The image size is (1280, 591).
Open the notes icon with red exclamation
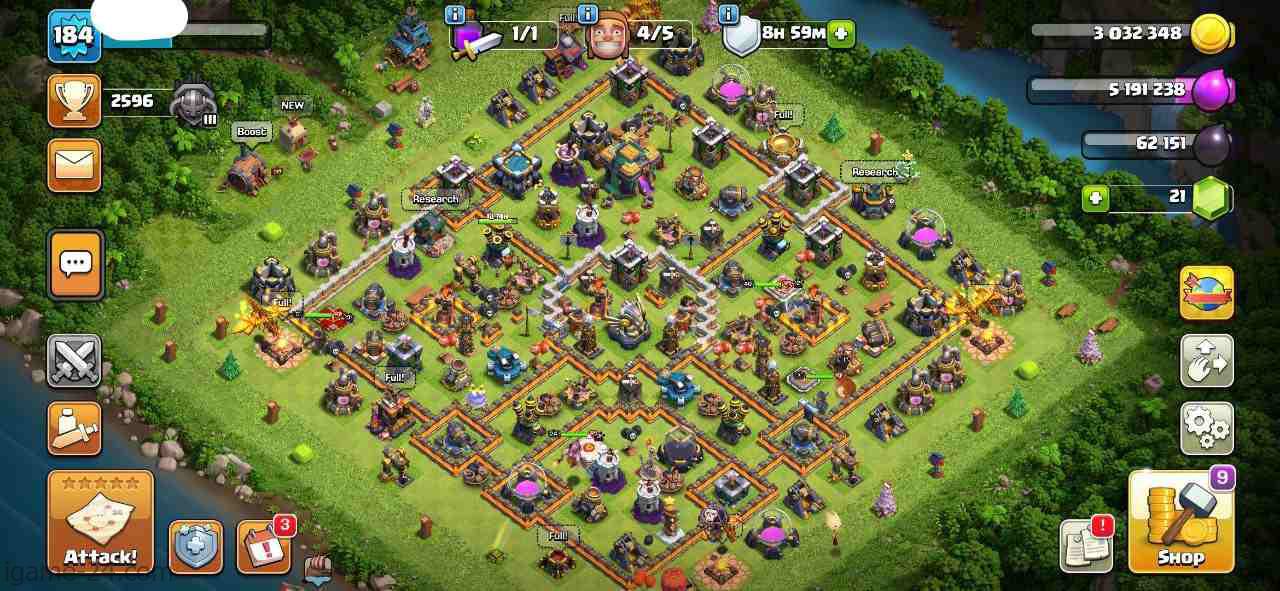1086,546
